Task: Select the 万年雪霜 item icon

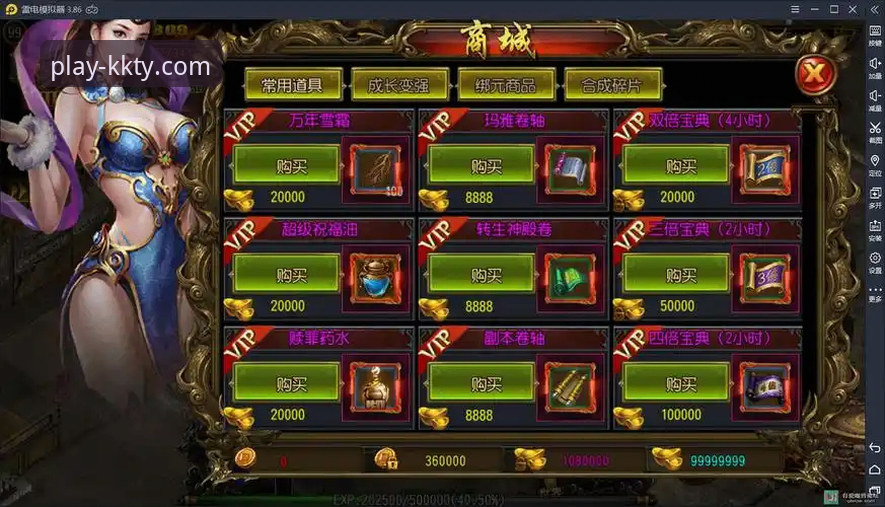Action: (374, 168)
